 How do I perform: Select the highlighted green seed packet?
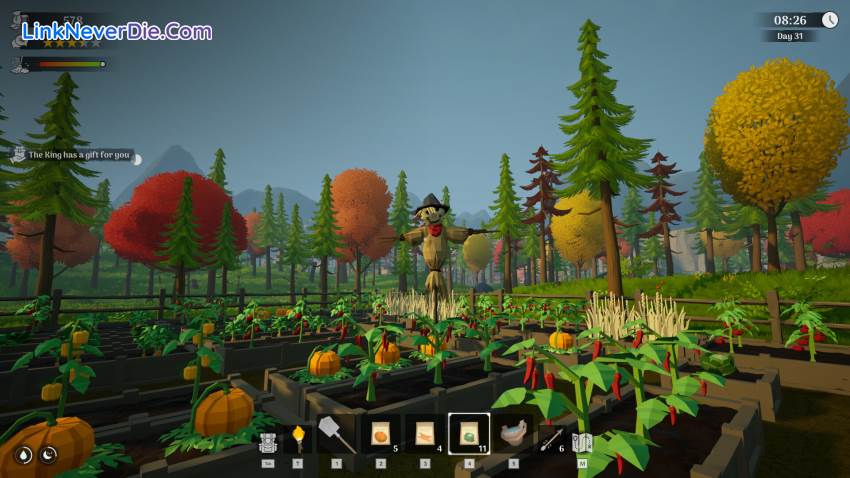click(469, 434)
